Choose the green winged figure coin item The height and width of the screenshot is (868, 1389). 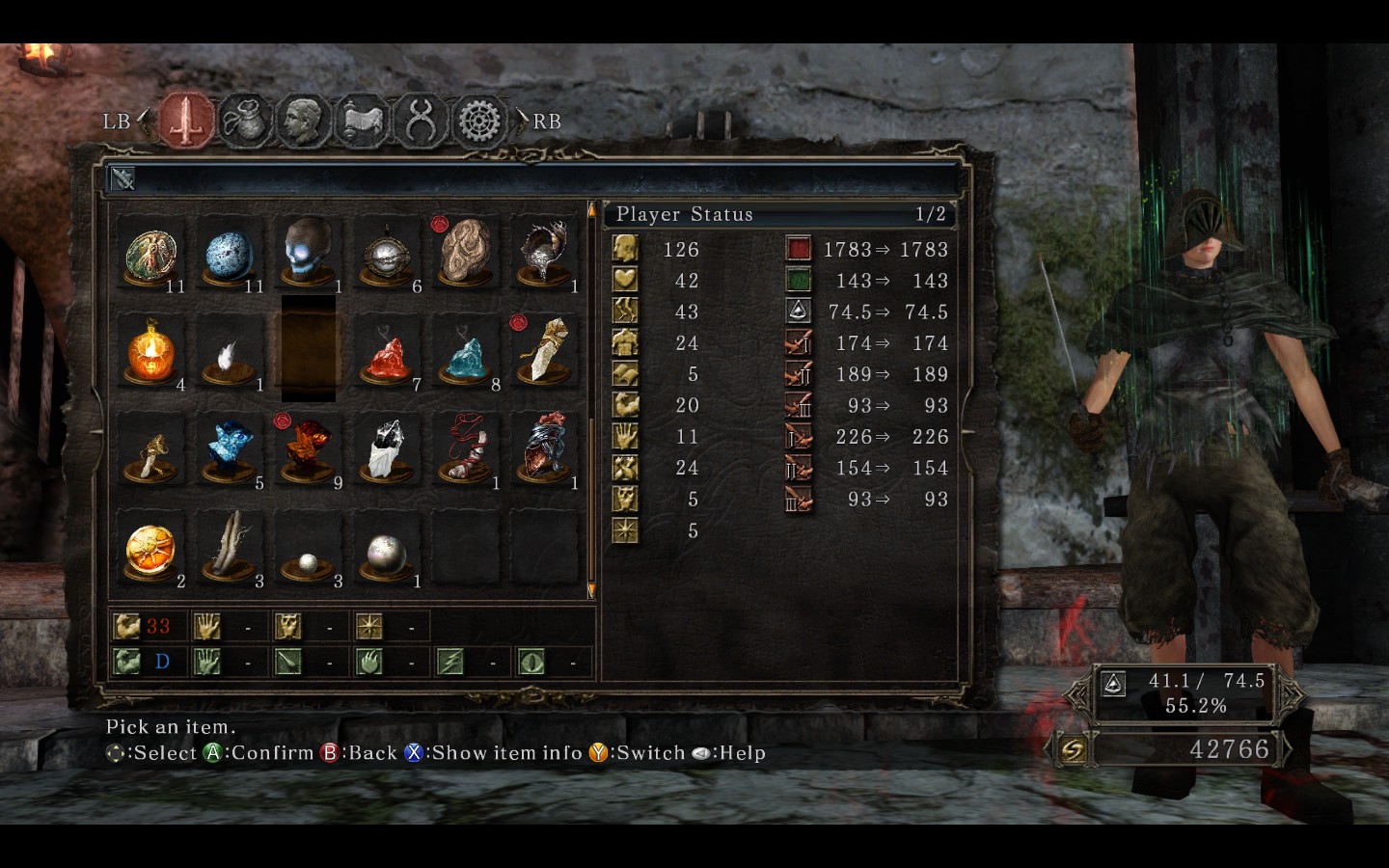[x=151, y=253]
